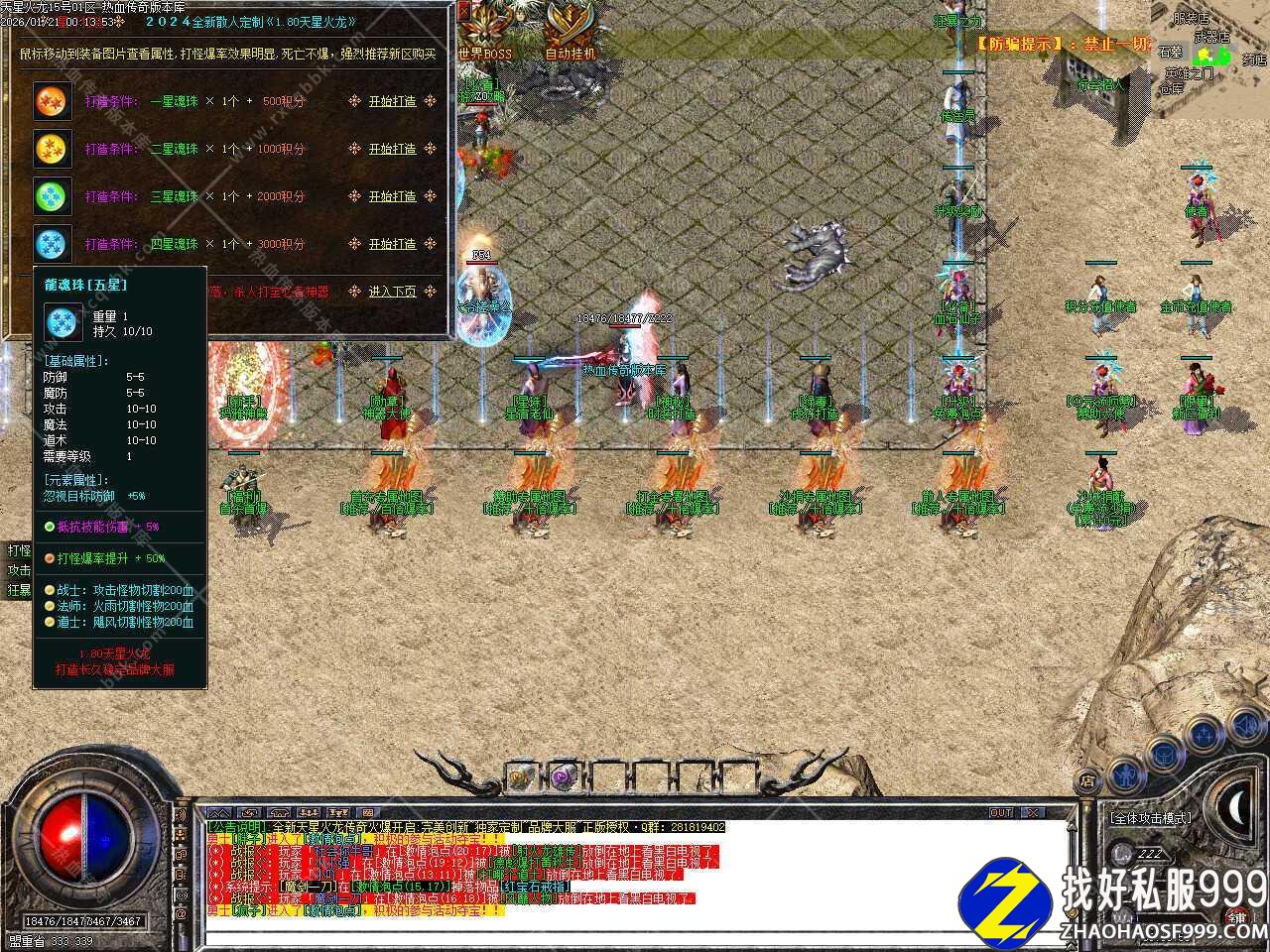1270x952 pixels.
Task: Close the game with the X button
Action: coord(1032,813)
